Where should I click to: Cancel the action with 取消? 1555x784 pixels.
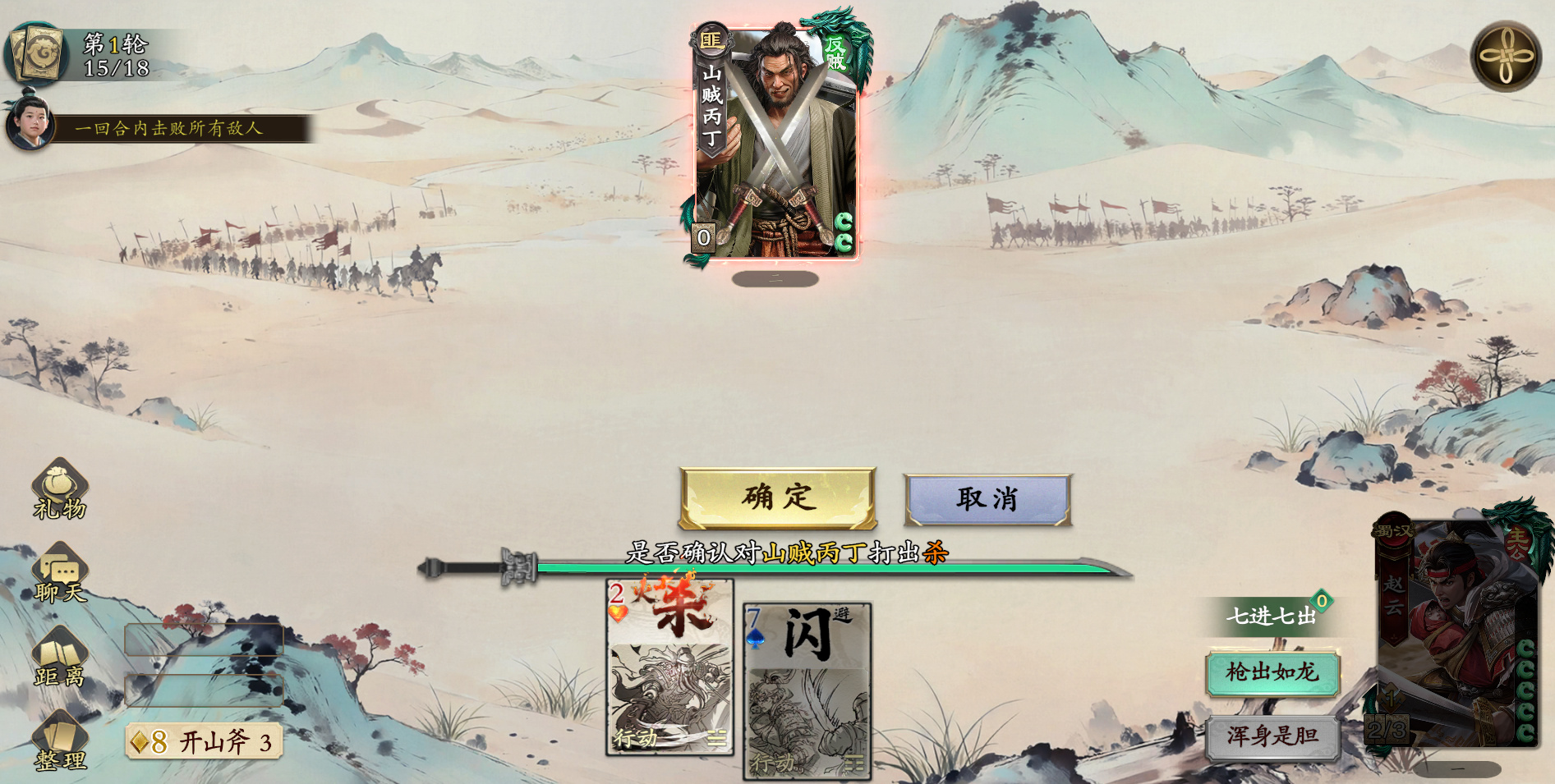pos(988,497)
